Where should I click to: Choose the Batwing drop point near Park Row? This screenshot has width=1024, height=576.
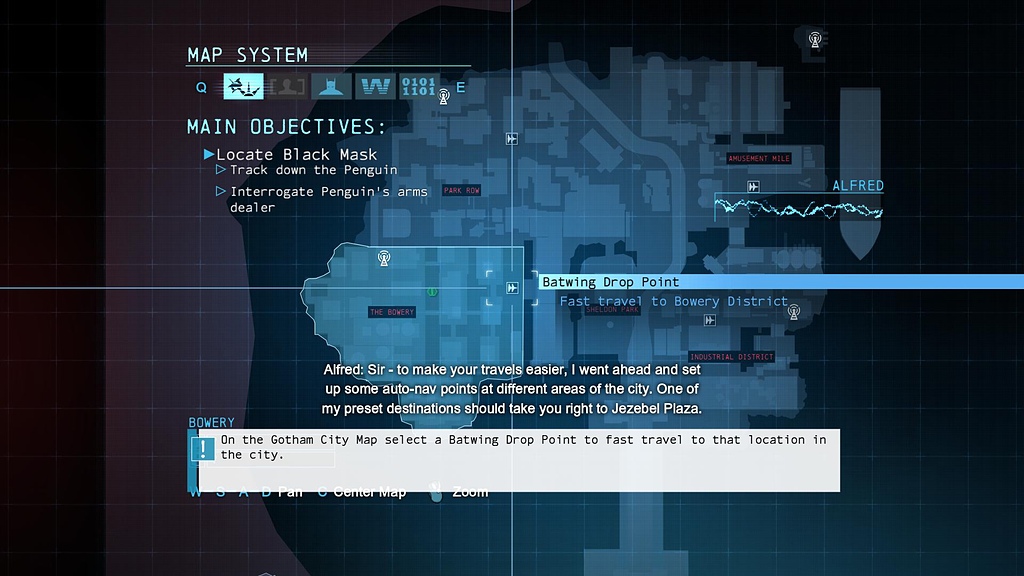coord(512,139)
